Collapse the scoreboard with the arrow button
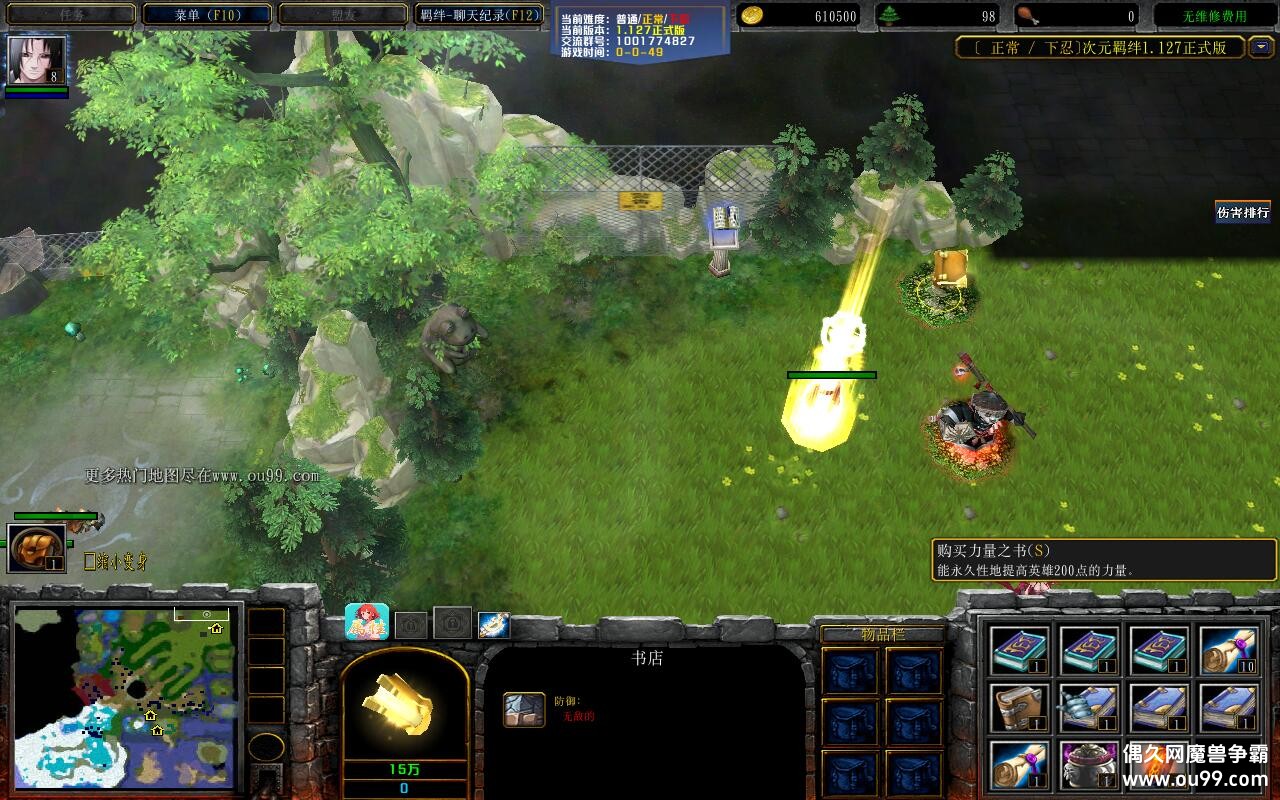This screenshot has height=800, width=1280. click(x=1261, y=47)
